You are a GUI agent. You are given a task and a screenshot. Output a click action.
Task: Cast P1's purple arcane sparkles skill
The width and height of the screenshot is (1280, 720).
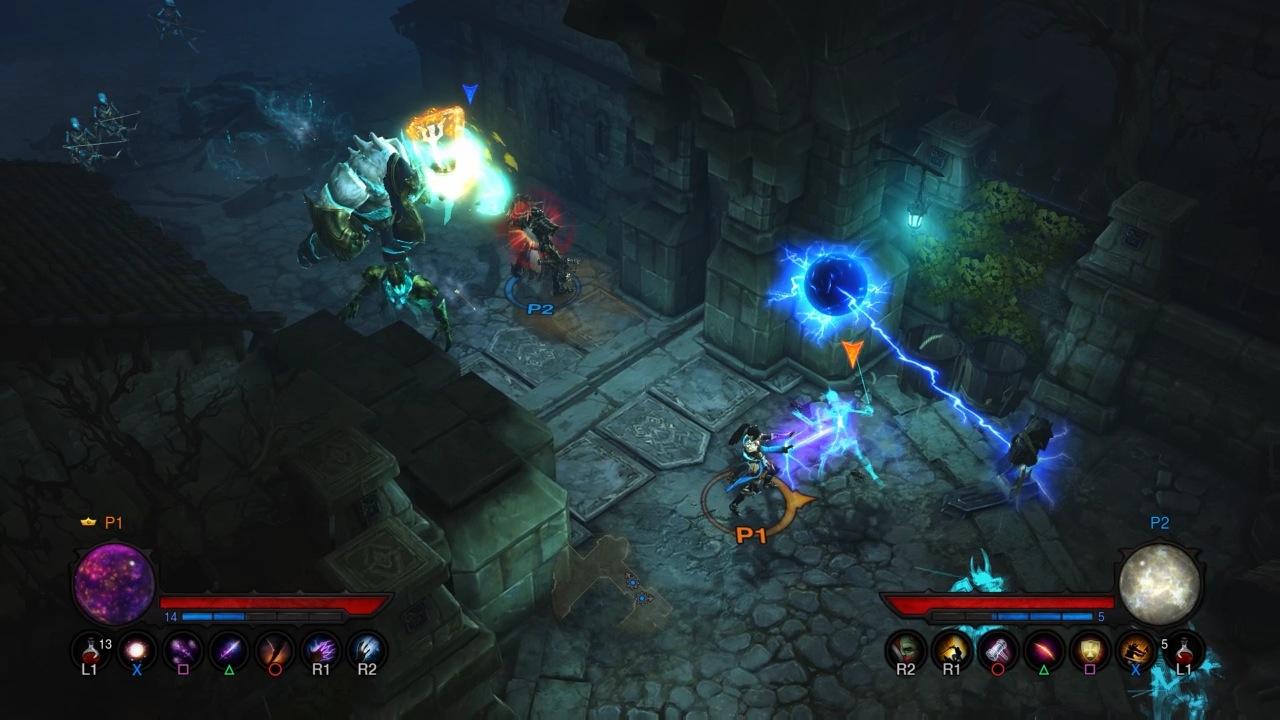182,650
